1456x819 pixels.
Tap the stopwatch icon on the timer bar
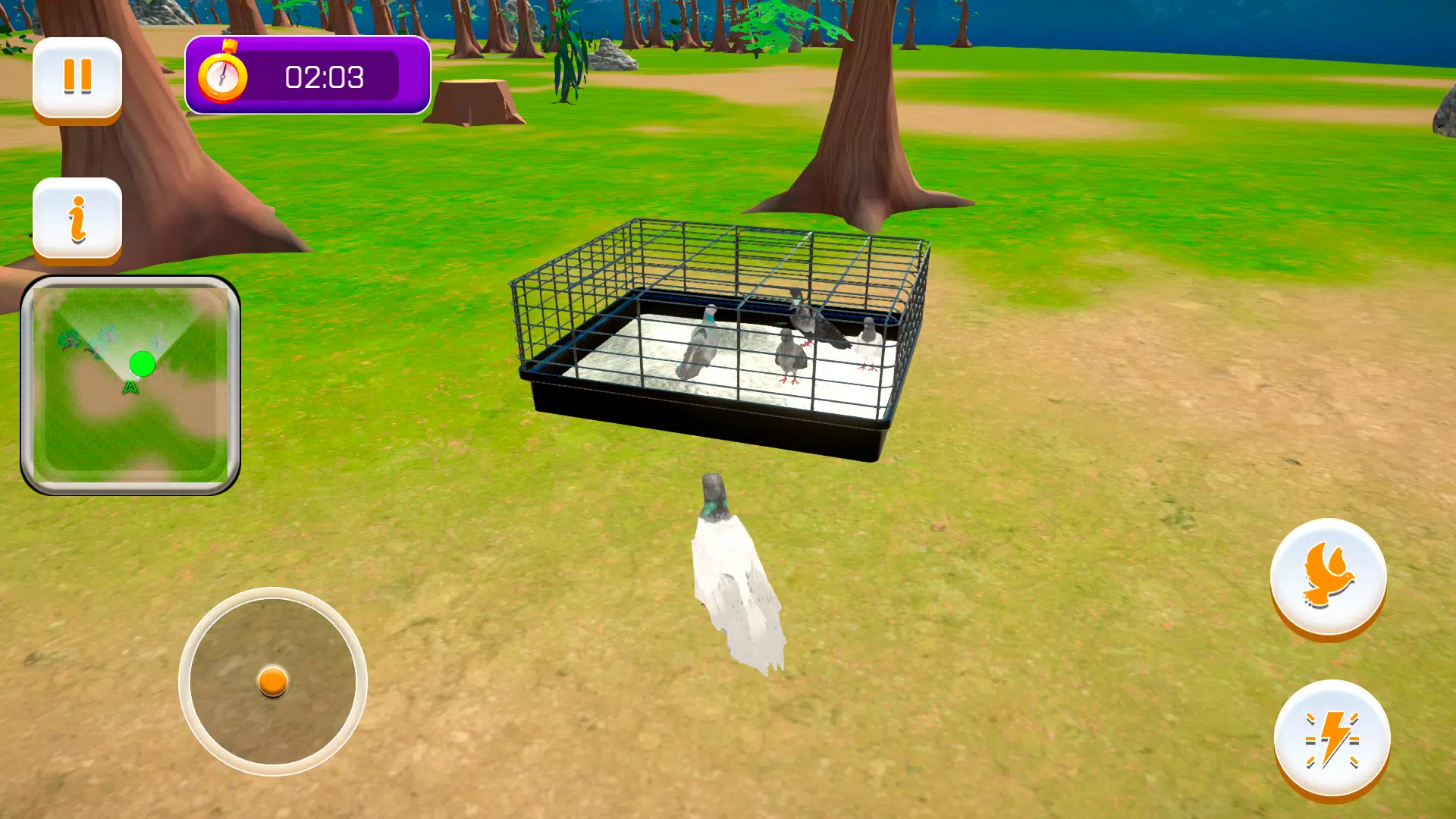[224, 76]
